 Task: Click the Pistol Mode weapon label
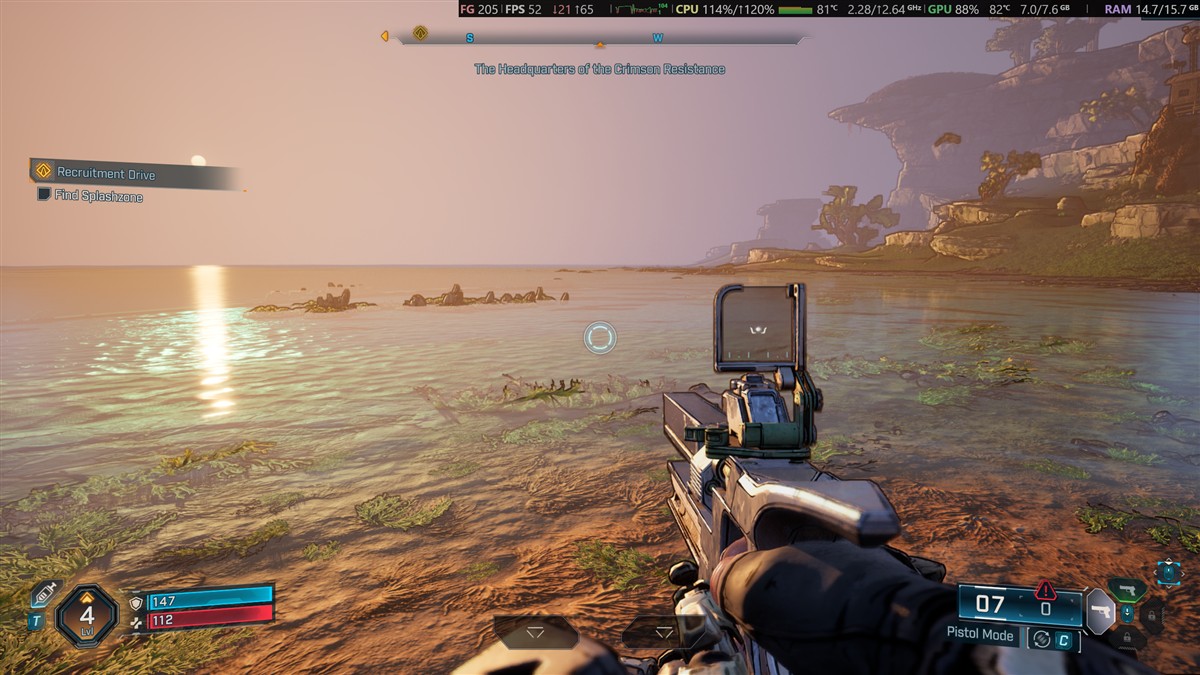[x=980, y=634]
